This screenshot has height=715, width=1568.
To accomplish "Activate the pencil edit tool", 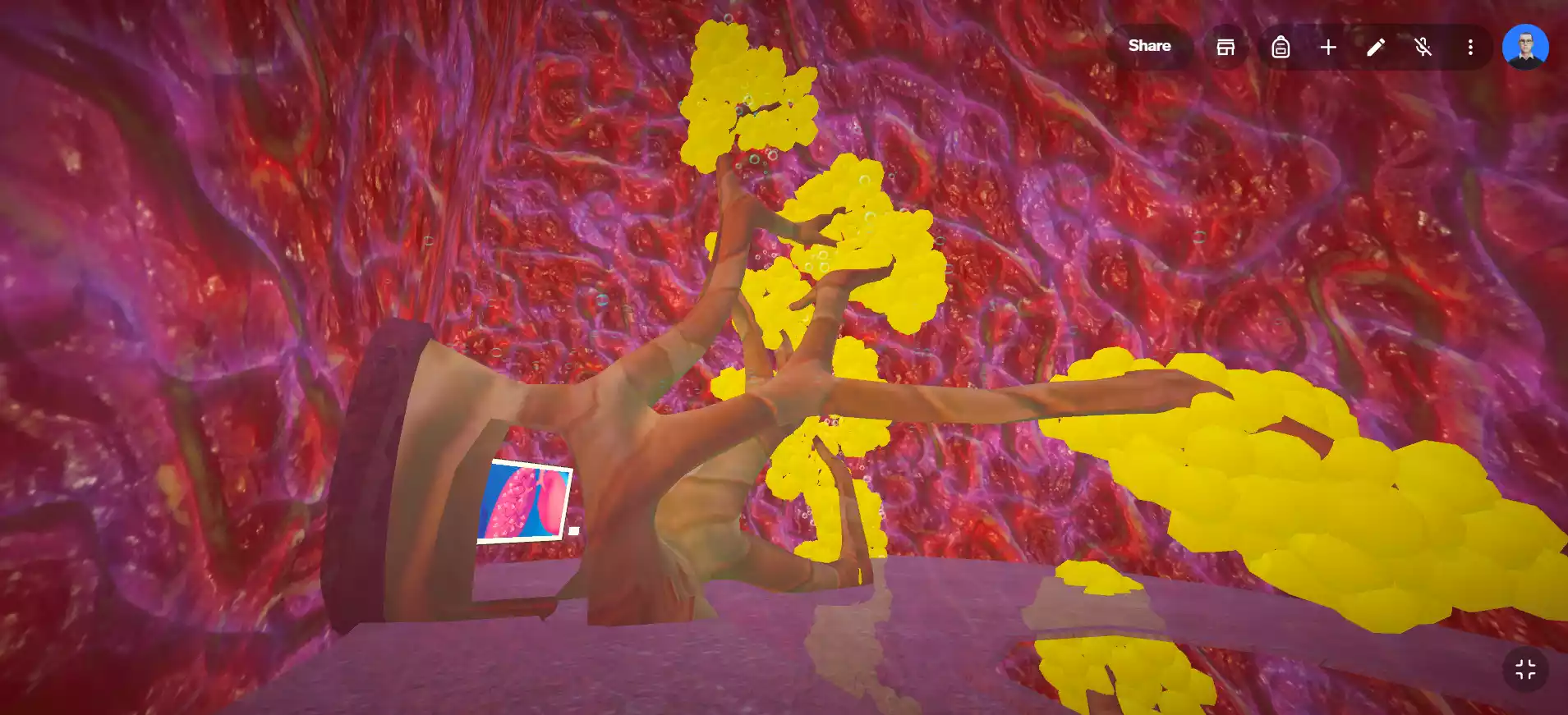I will (x=1376, y=47).
